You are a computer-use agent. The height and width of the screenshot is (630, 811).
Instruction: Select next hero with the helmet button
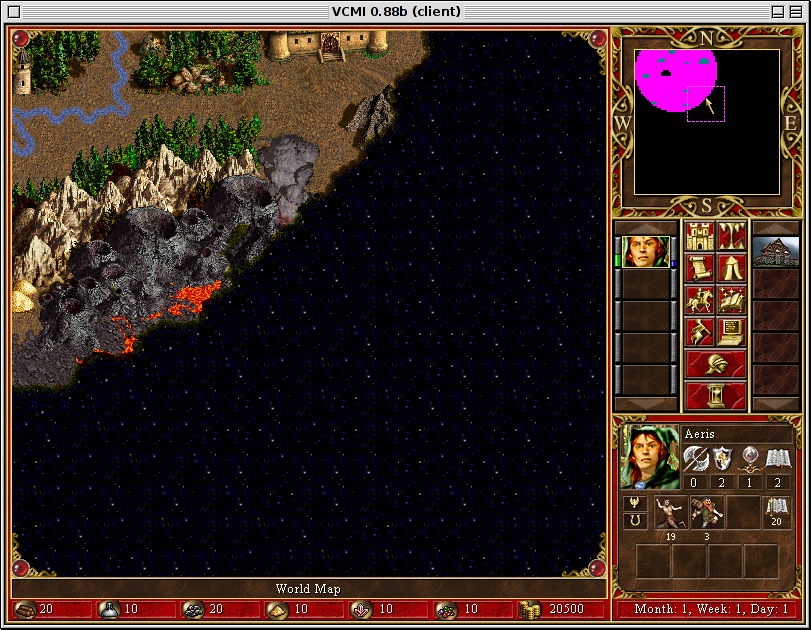coord(715,363)
